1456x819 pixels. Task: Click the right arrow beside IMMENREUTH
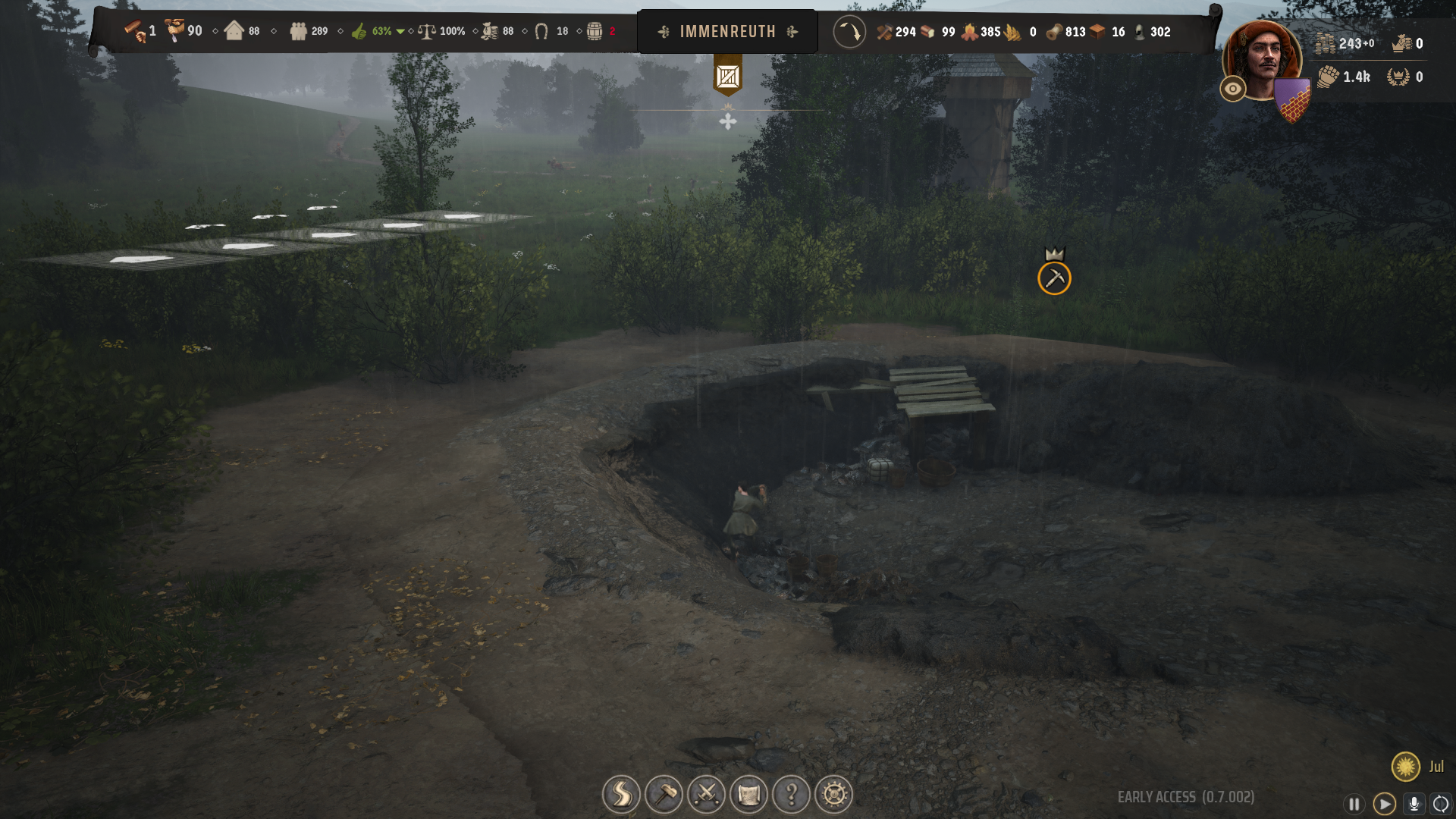pos(793,32)
